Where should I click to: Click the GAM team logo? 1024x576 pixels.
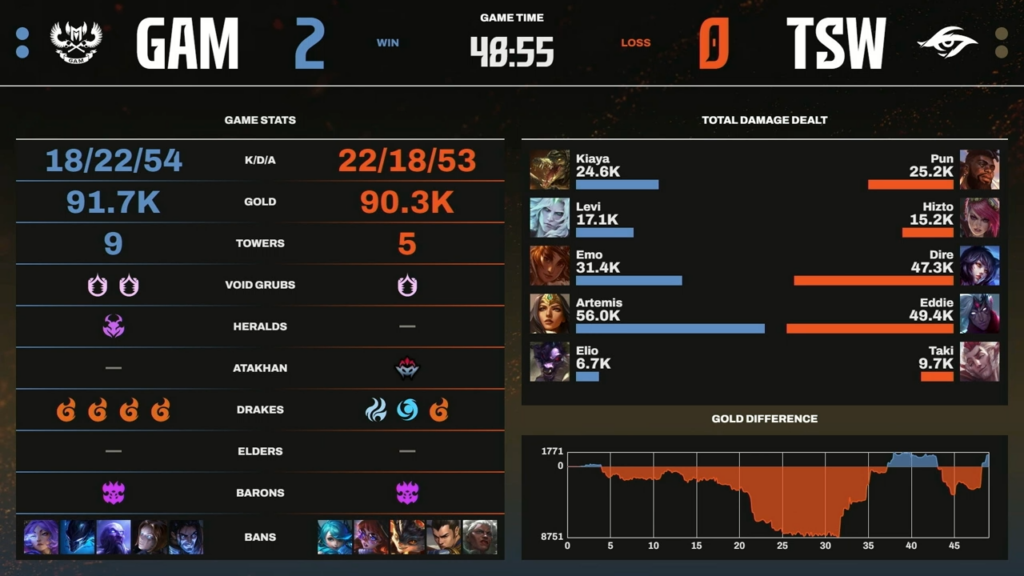coord(76,43)
